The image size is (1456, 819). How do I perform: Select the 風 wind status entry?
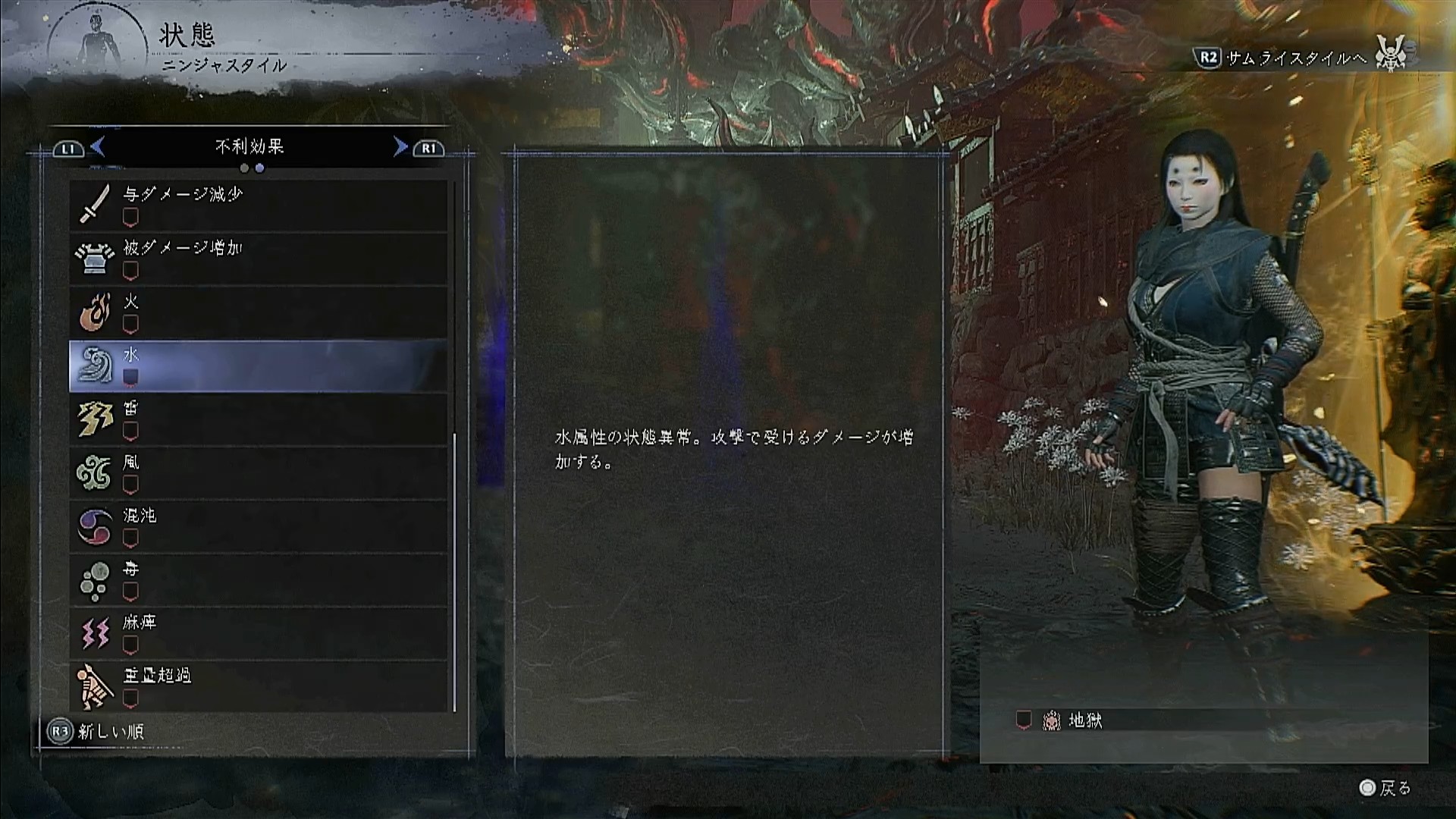coord(258,473)
